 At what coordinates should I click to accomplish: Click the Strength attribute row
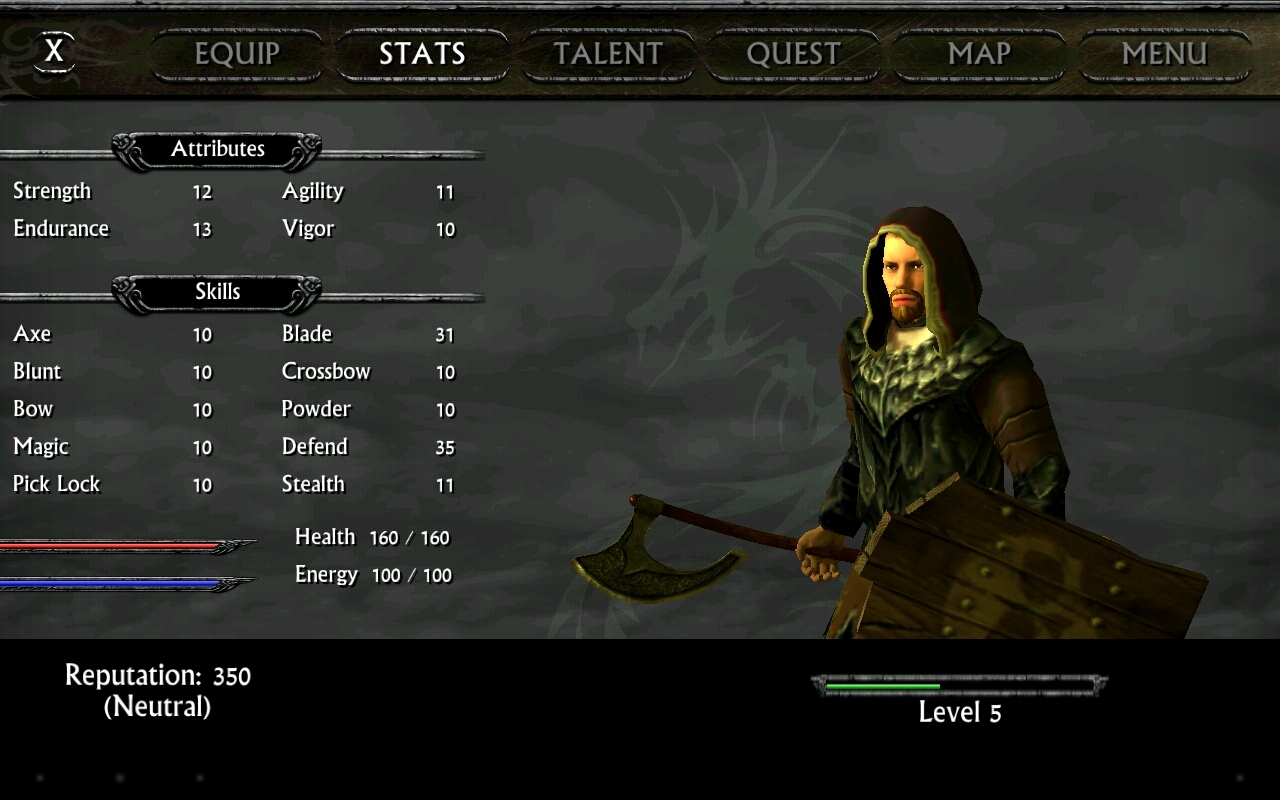pyautogui.click(x=110, y=191)
